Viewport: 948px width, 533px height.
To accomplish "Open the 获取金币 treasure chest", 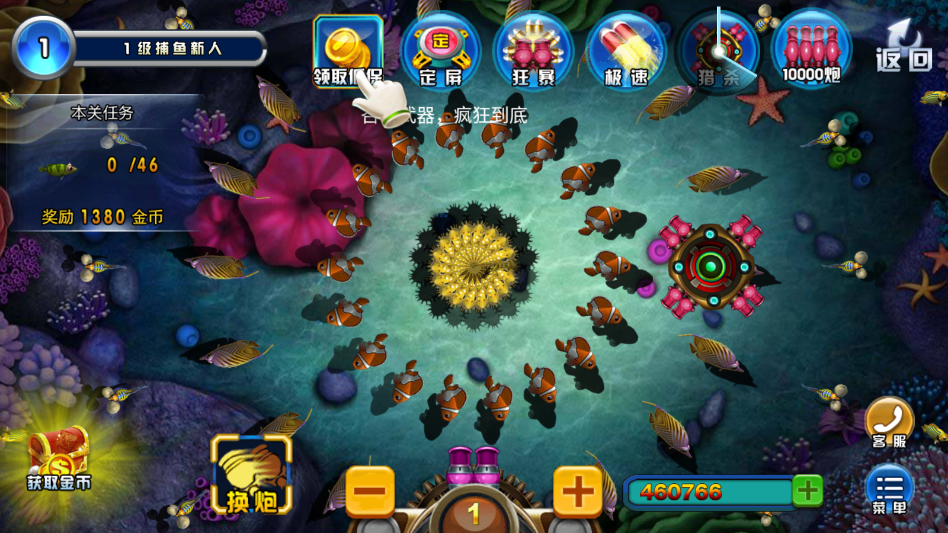I will click(x=59, y=460).
